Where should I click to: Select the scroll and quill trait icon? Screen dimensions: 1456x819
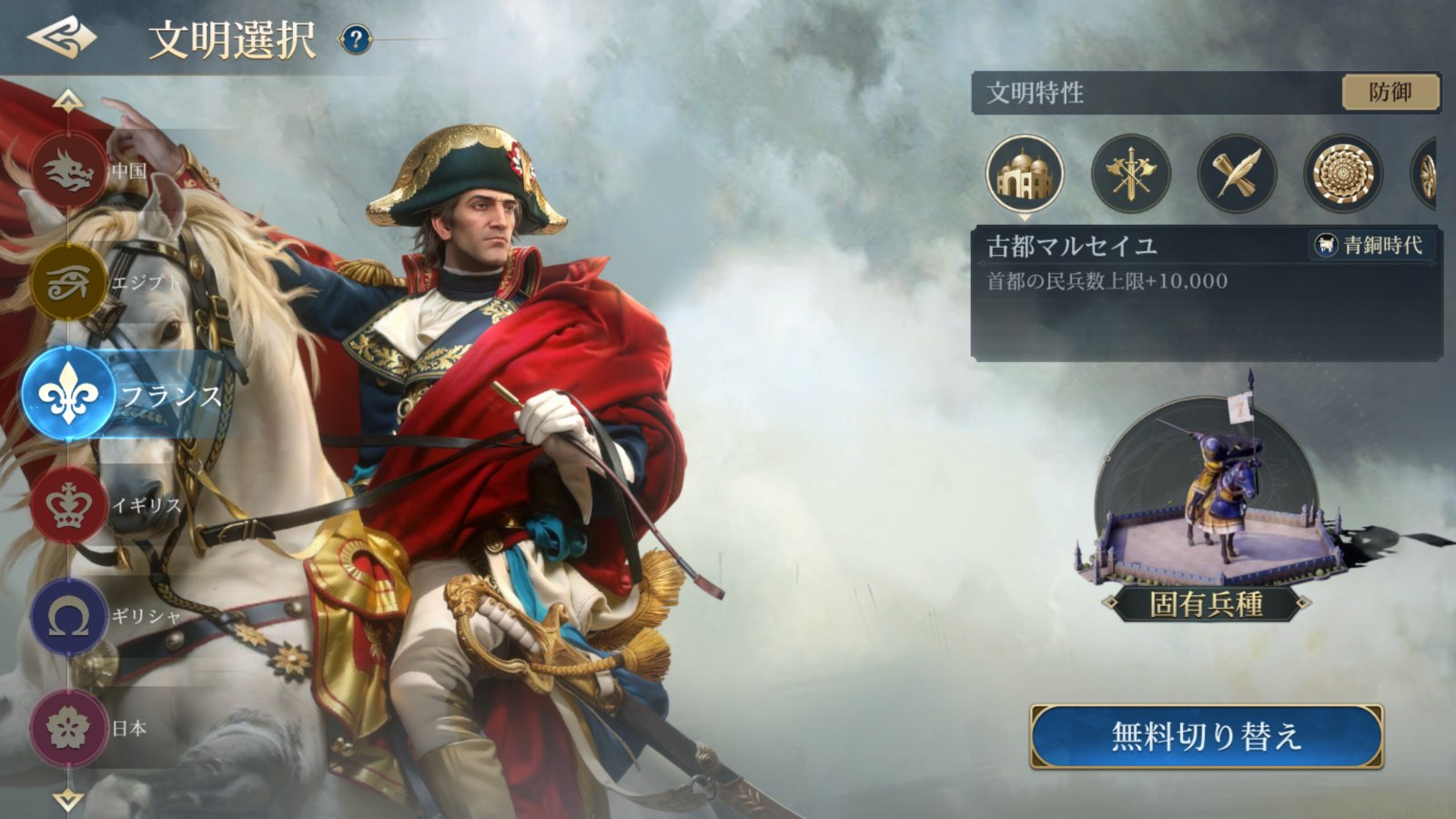tap(1237, 174)
